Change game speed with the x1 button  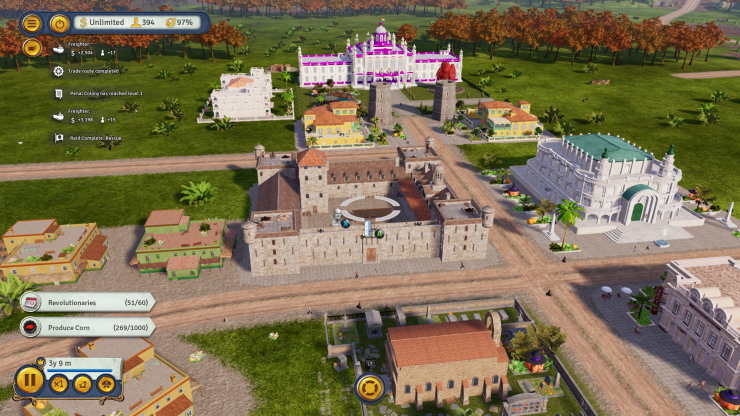click(x=59, y=382)
